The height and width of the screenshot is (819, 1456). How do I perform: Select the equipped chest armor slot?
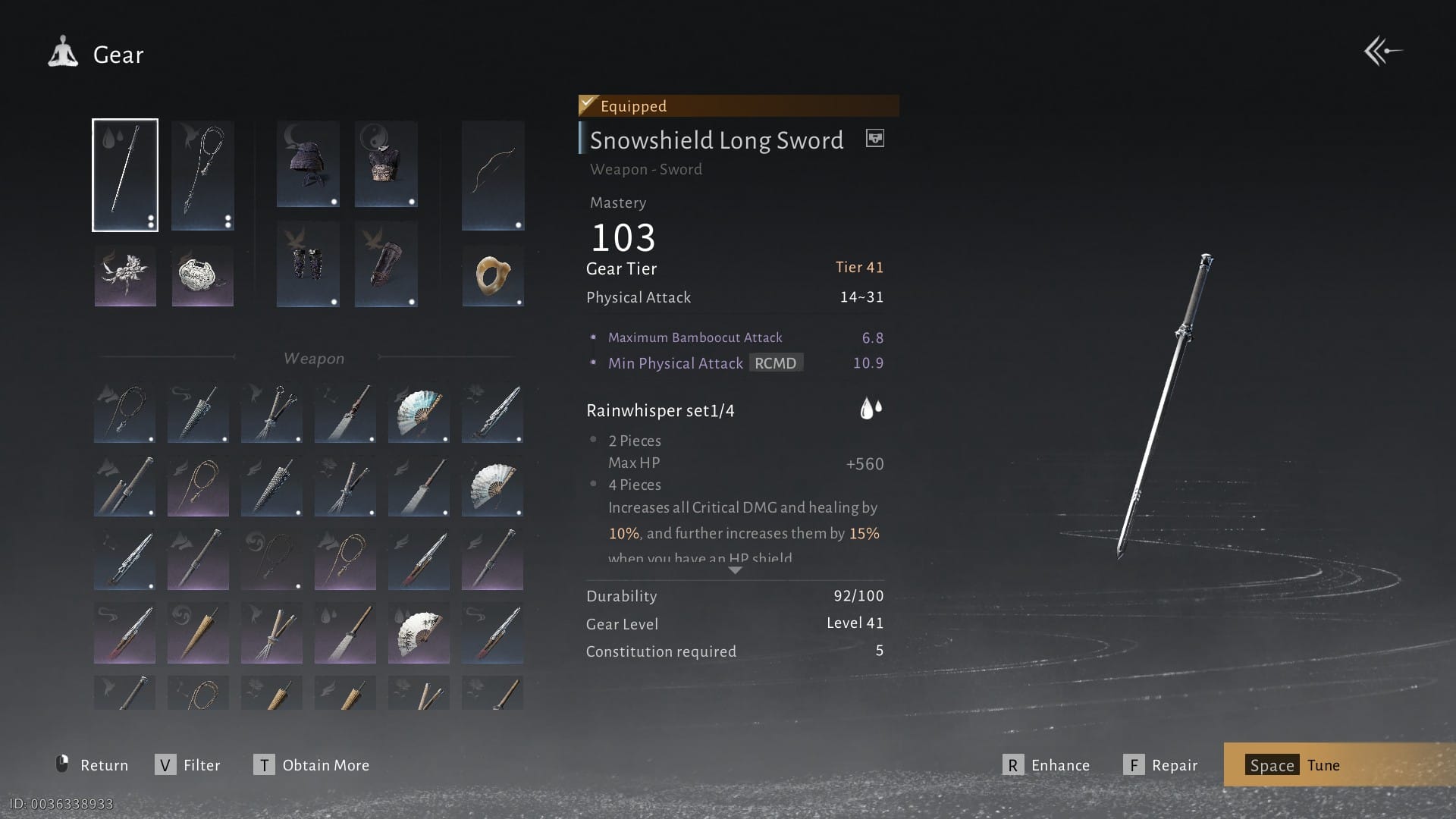pyautogui.click(x=386, y=164)
